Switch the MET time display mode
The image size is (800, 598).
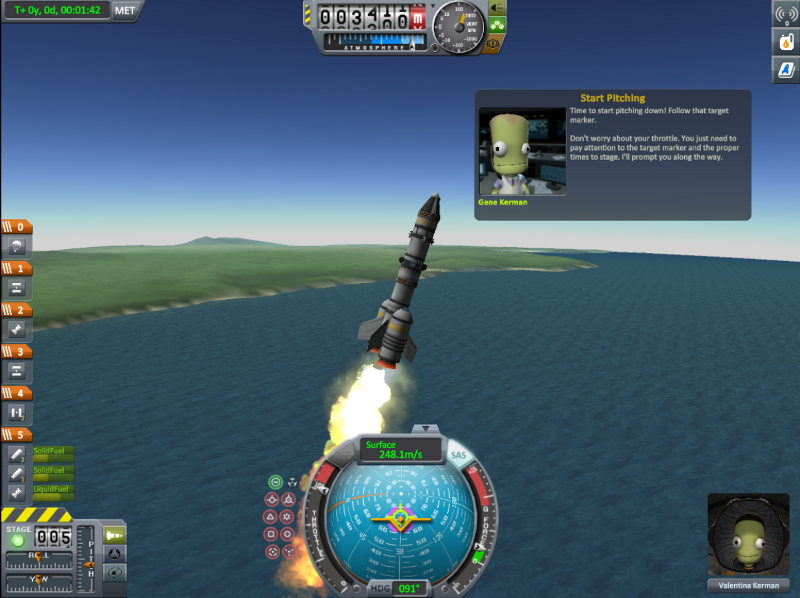click(x=125, y=11)
